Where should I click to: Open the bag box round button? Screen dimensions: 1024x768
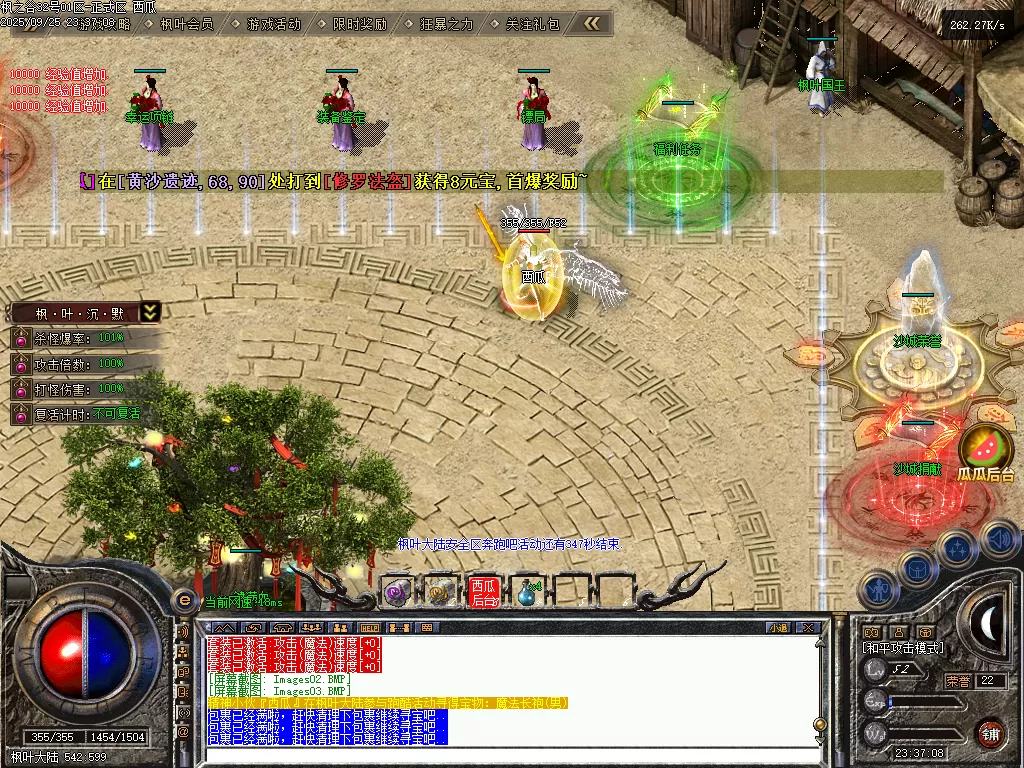(x=917, y=568)
